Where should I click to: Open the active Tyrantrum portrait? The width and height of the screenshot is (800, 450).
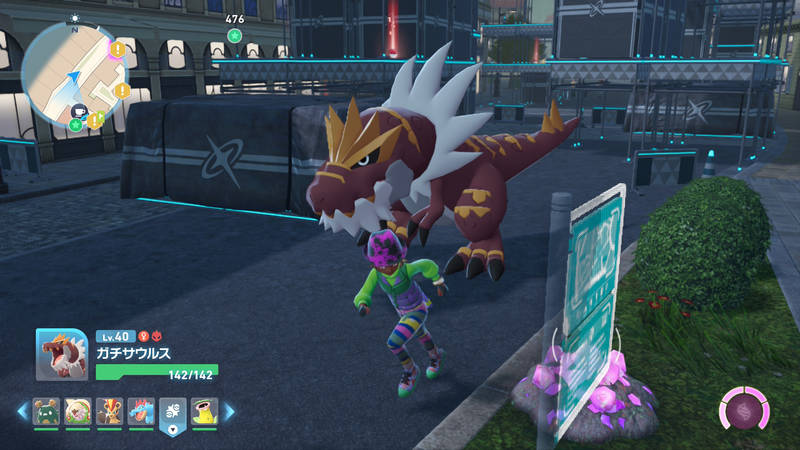click(x=62, y=355)
